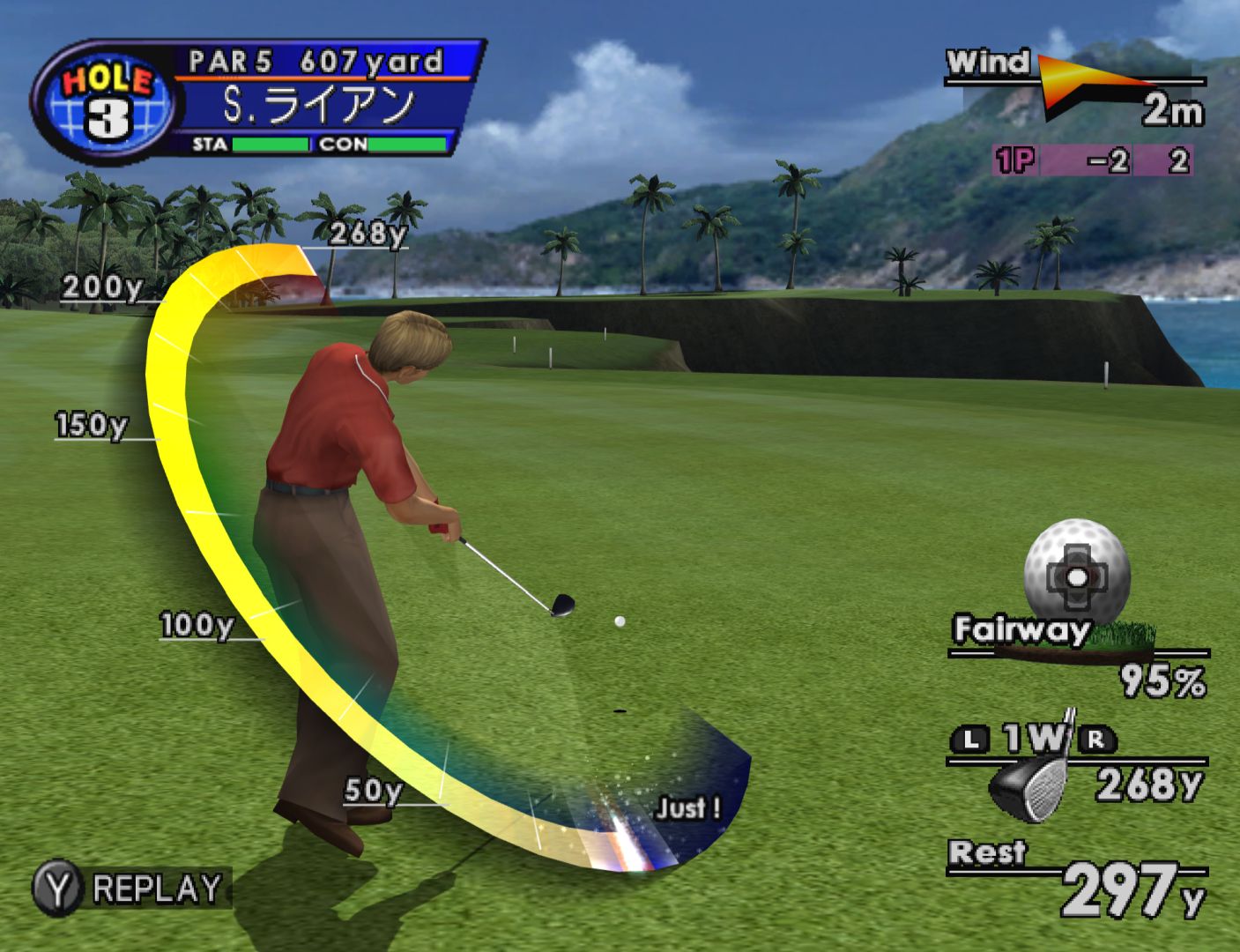Open the REPLAY option
Viewport: 1240px width, 952px height.
(129, 888)
